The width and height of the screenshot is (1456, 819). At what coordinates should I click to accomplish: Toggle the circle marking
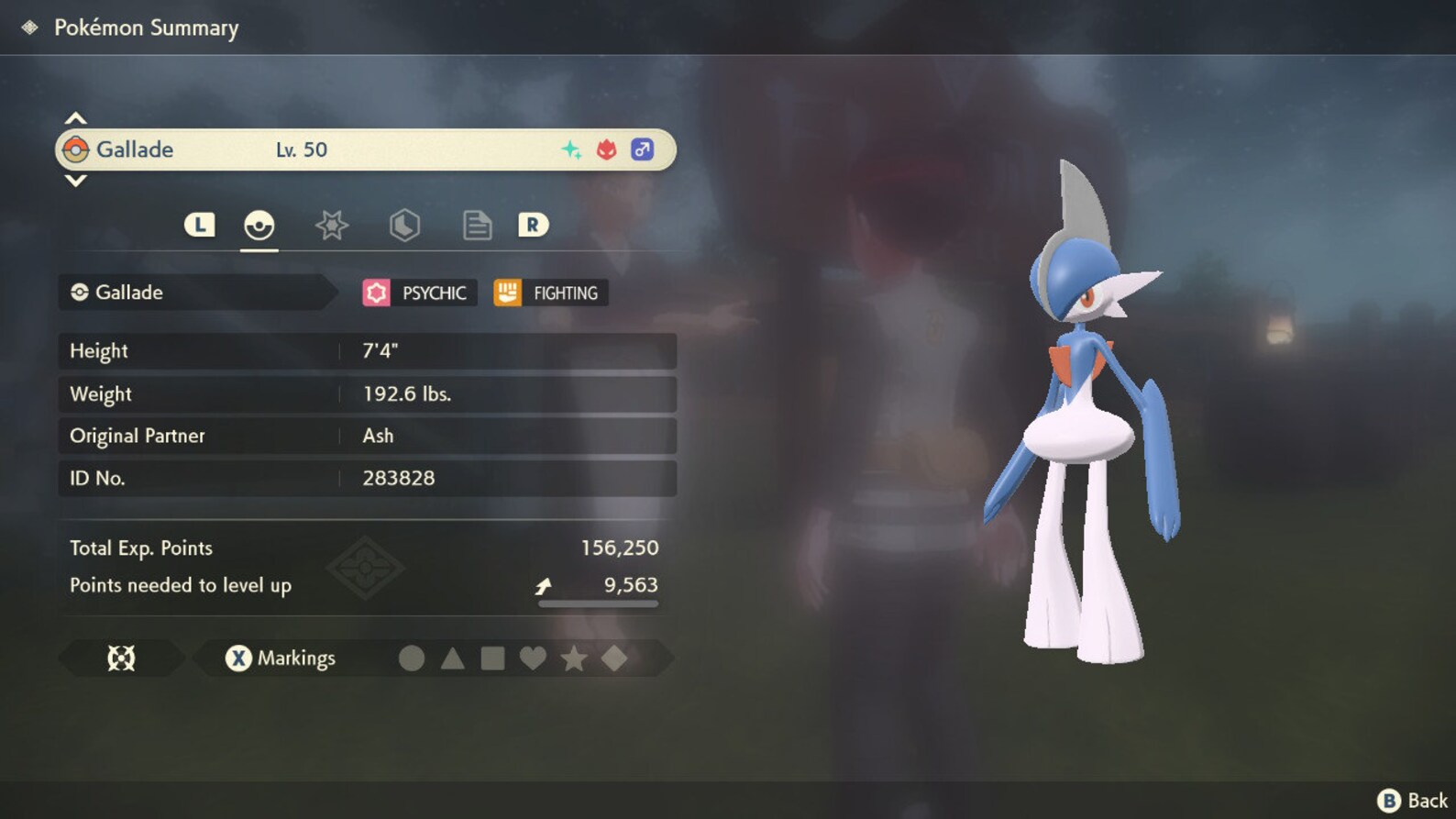412,658
